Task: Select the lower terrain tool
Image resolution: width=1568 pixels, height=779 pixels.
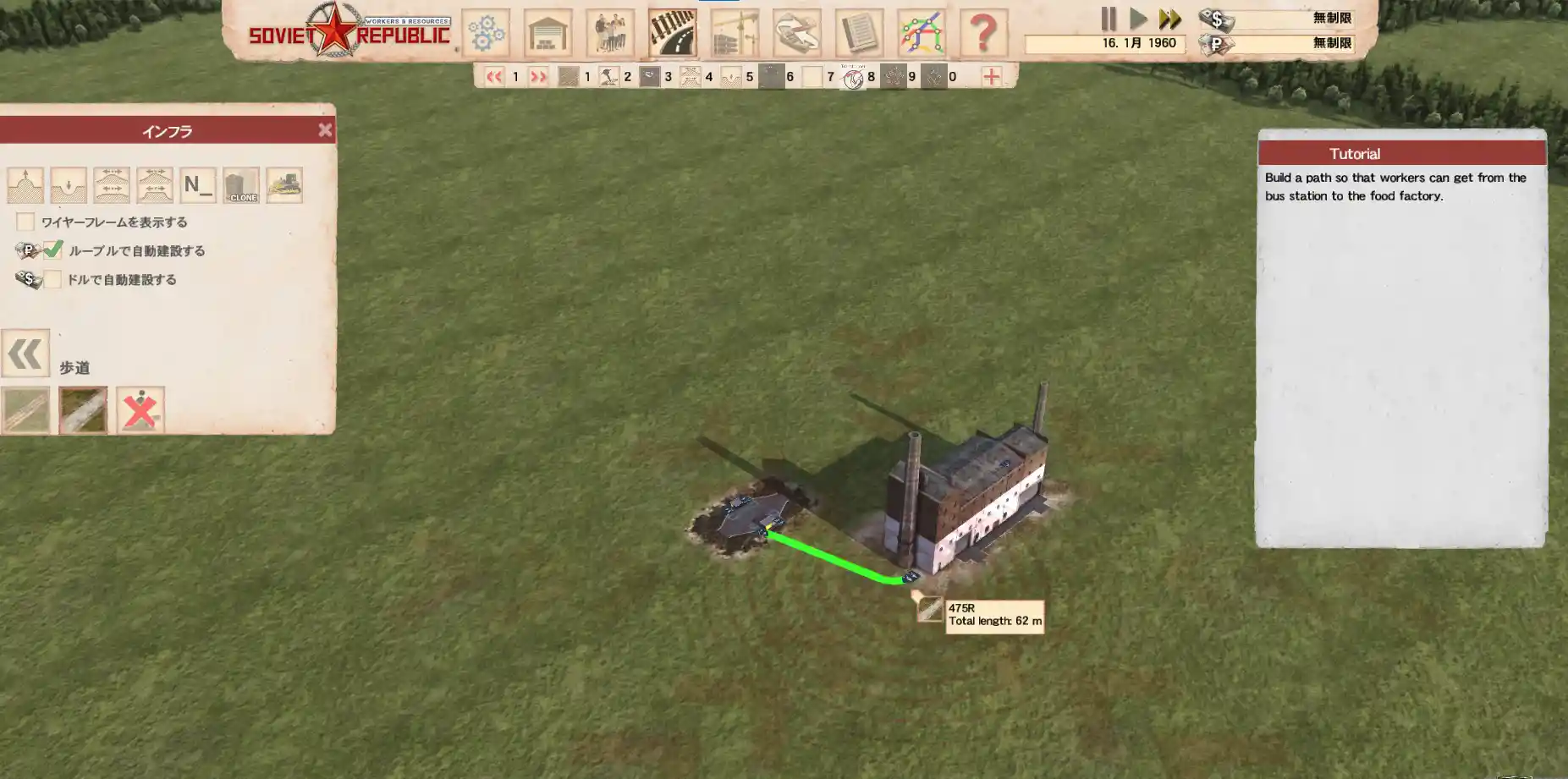Action: pyautogui.click(x=69, y=185)
